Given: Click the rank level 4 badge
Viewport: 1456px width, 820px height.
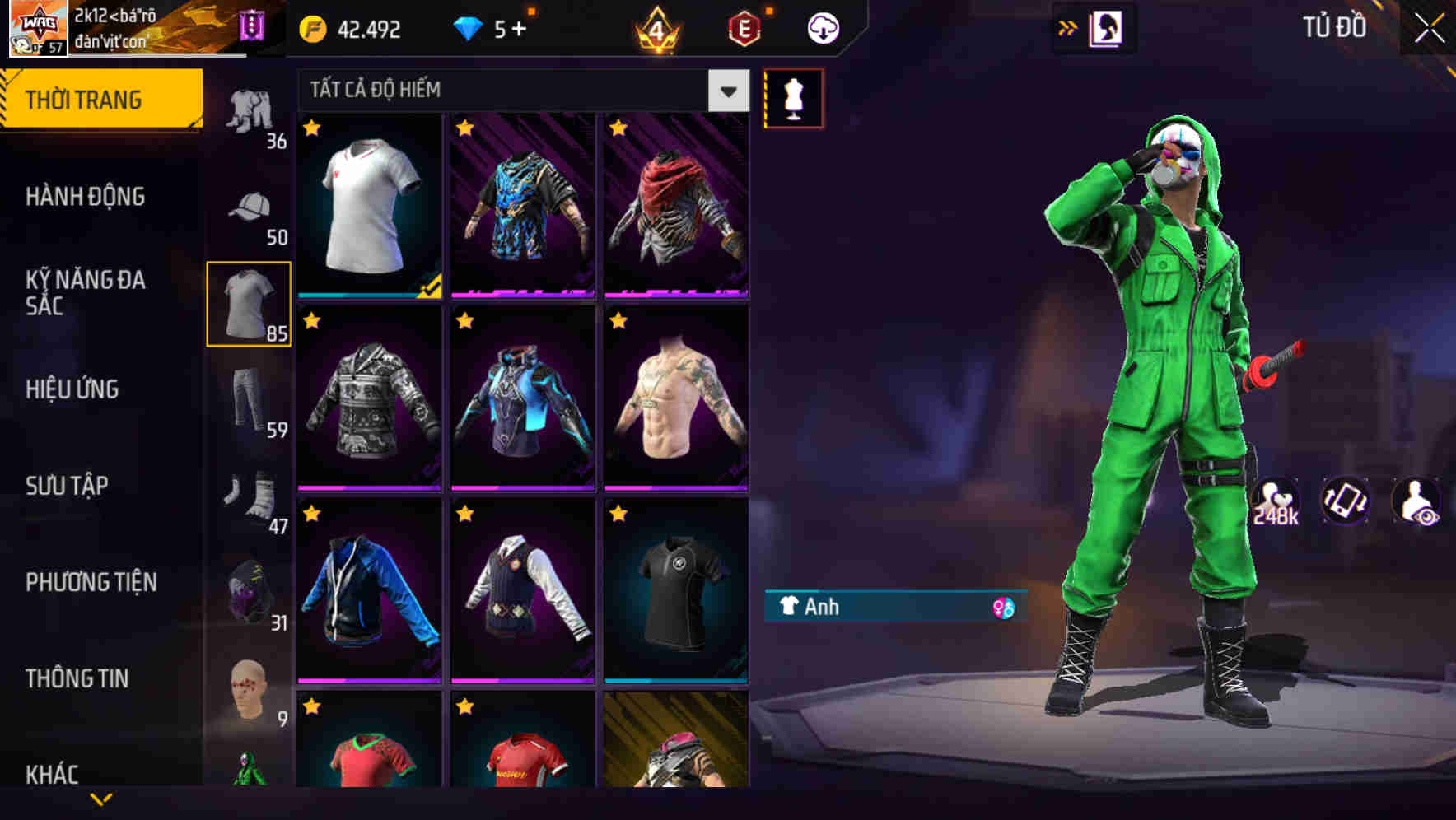Looking at the screenshot, I should [x=655, y=28].
